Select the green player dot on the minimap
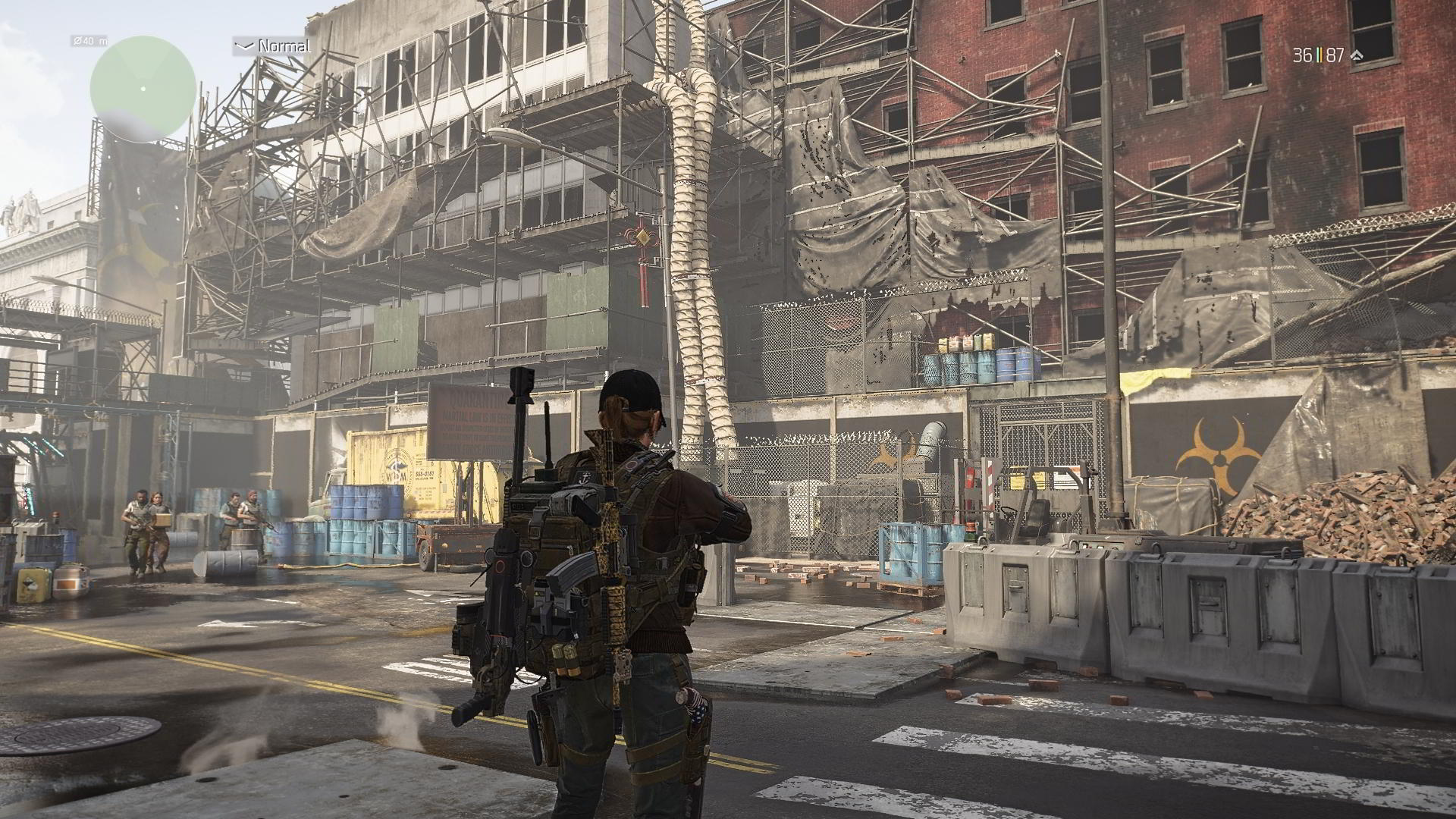The height and width of the screenshot is (819, 1456). [143, 89]
